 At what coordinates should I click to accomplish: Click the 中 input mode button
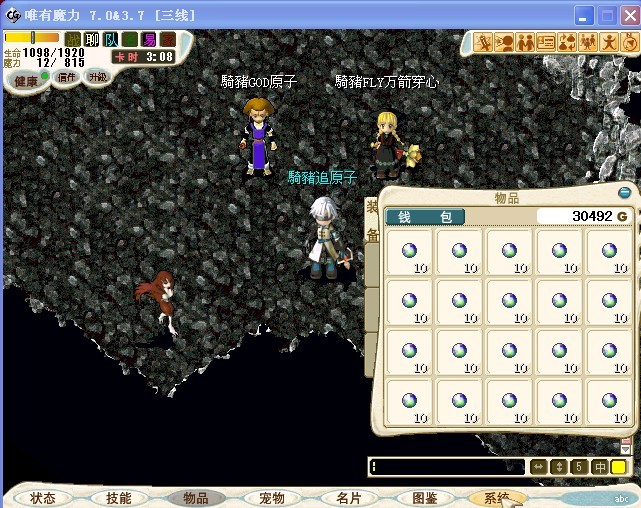tap(600, 467)
